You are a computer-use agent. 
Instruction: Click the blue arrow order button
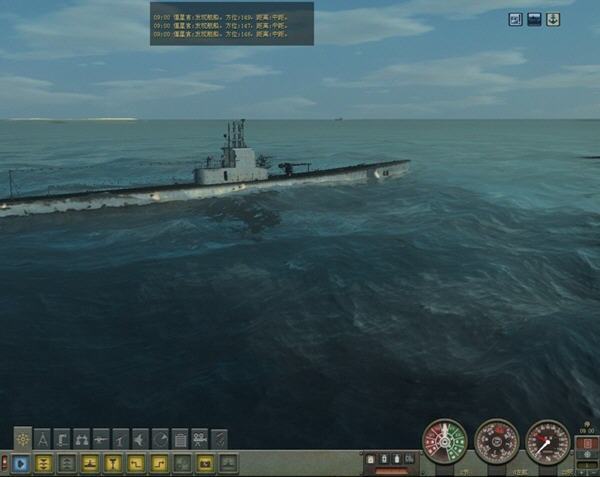tap(21, 463)
